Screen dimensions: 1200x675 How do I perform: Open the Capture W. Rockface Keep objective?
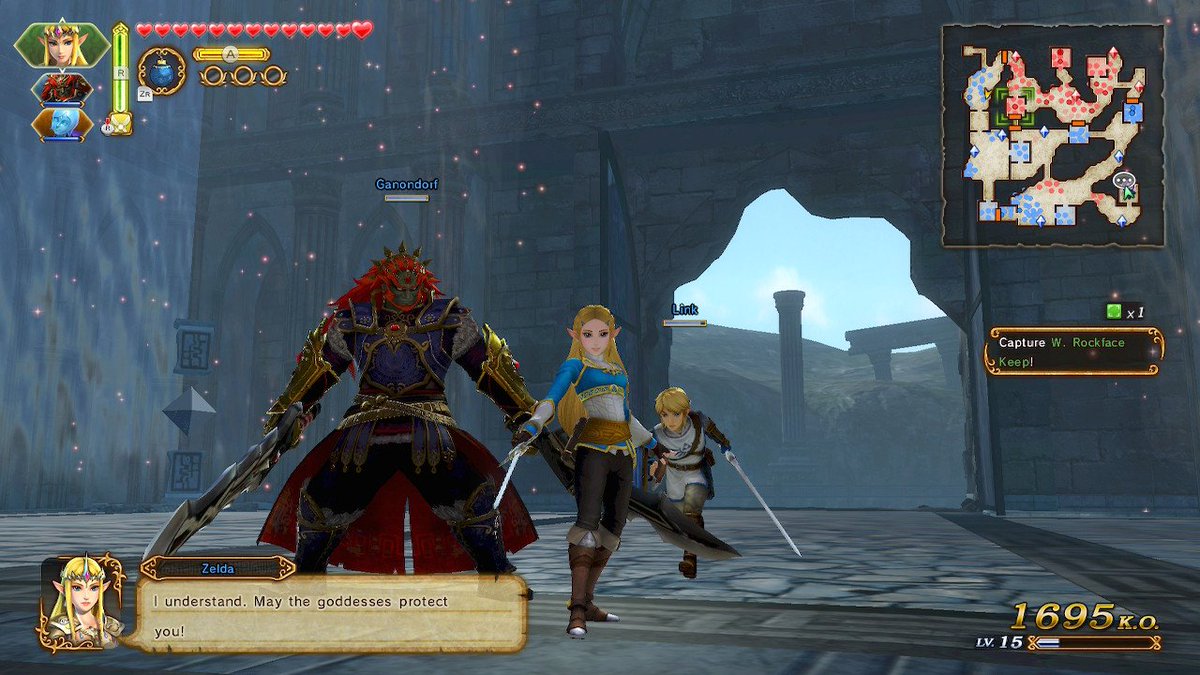pos(1074,351)
